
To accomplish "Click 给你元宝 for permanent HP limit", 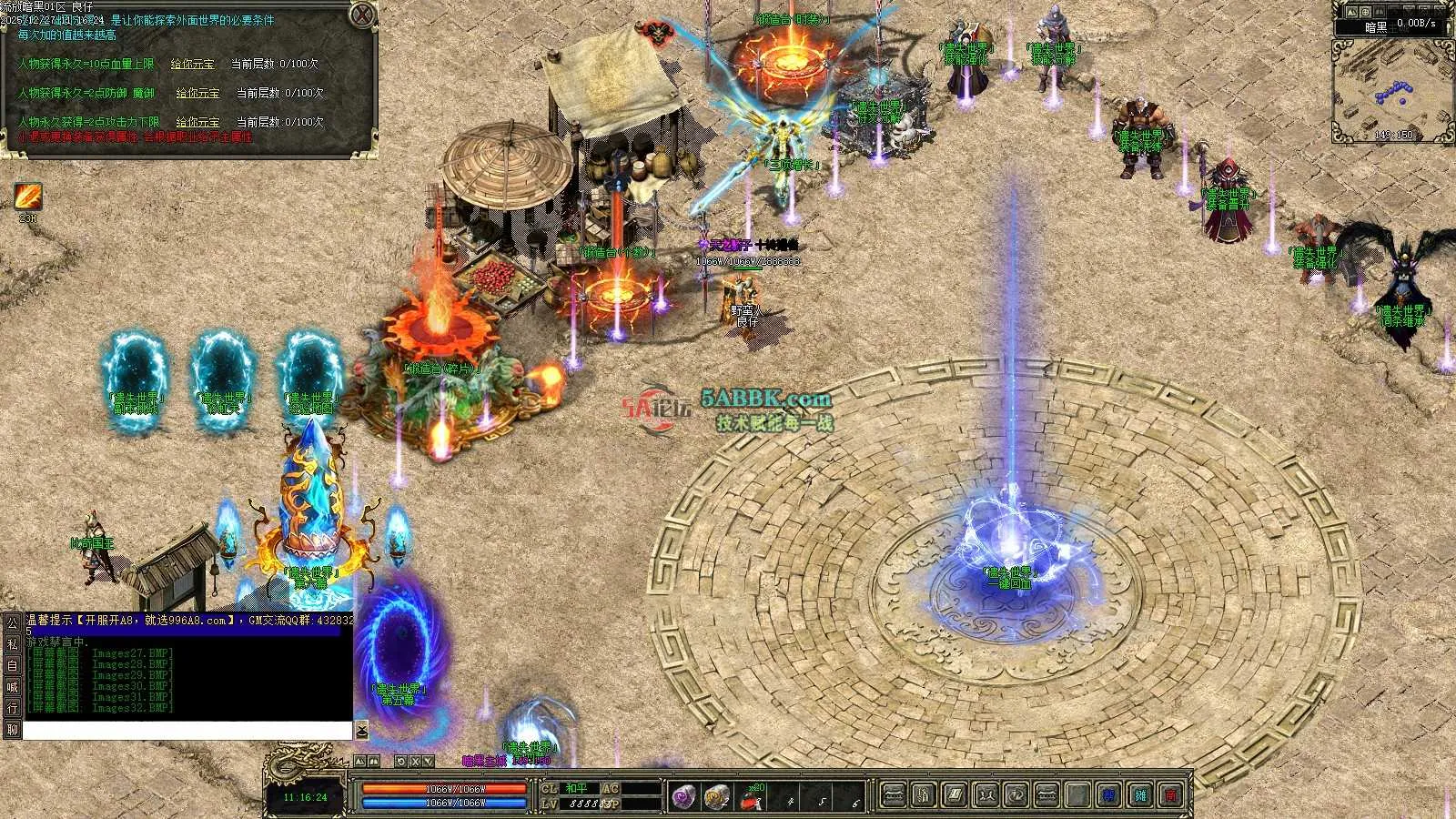I will coord(193,65).
